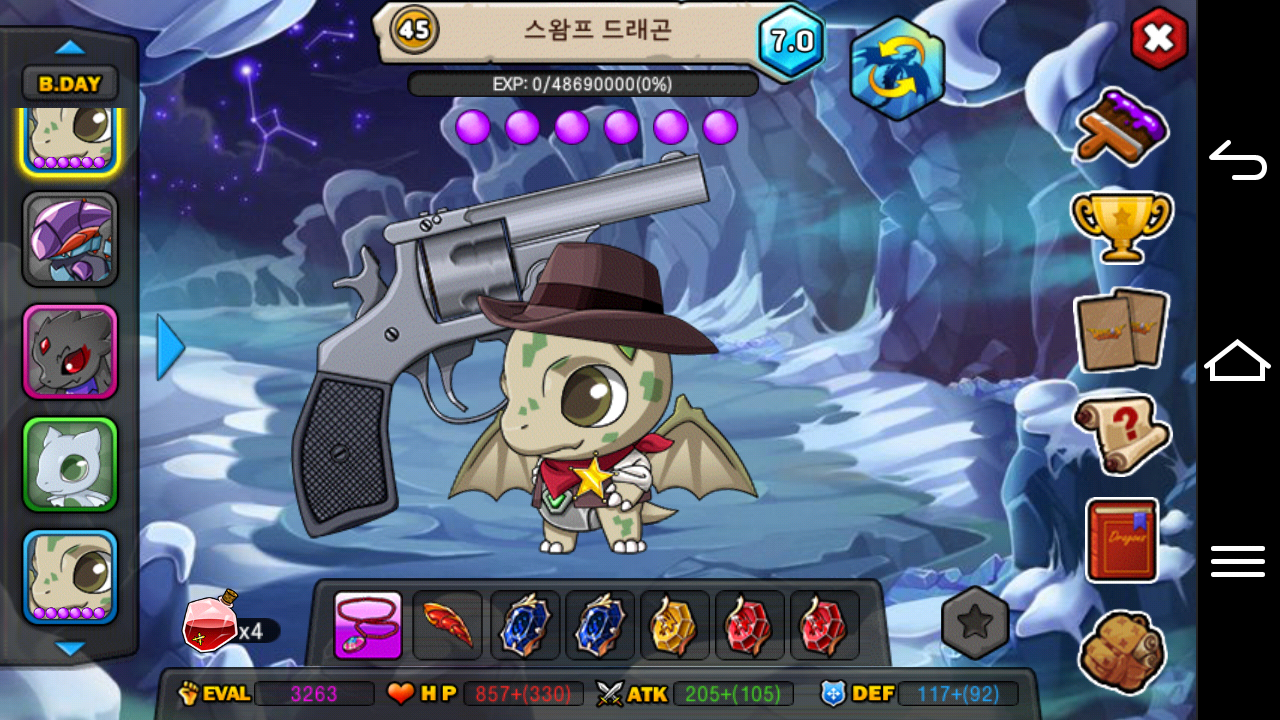The width and height of the screenshot is (1280, 720).
Task: Select the yellow gem slot
Action: click(674, 626)
